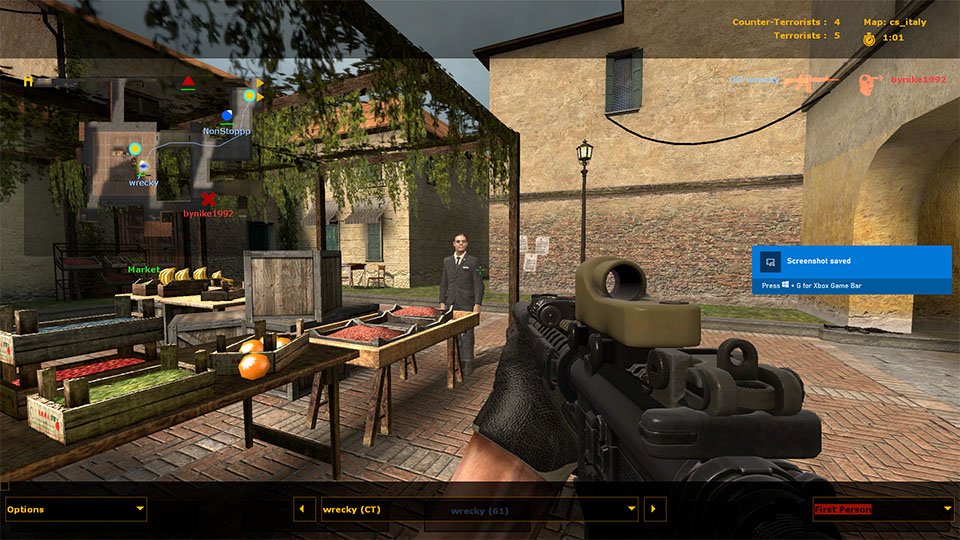Switch to the previous spectated player
Image resolution: width=960 pixels, height=540 pixels.
point(304,509)
